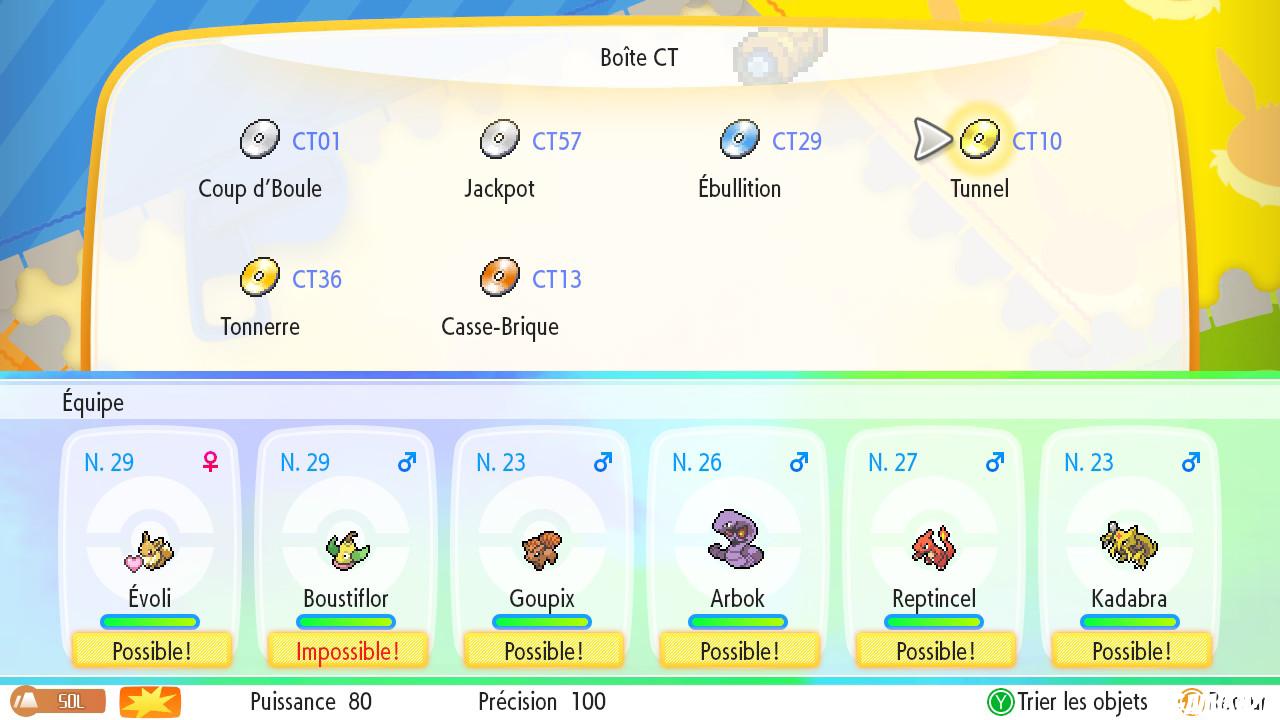Click the Boîte CT title header
Image resolution: width=1280 pixels, height=720 pixels.
point(639,58)
